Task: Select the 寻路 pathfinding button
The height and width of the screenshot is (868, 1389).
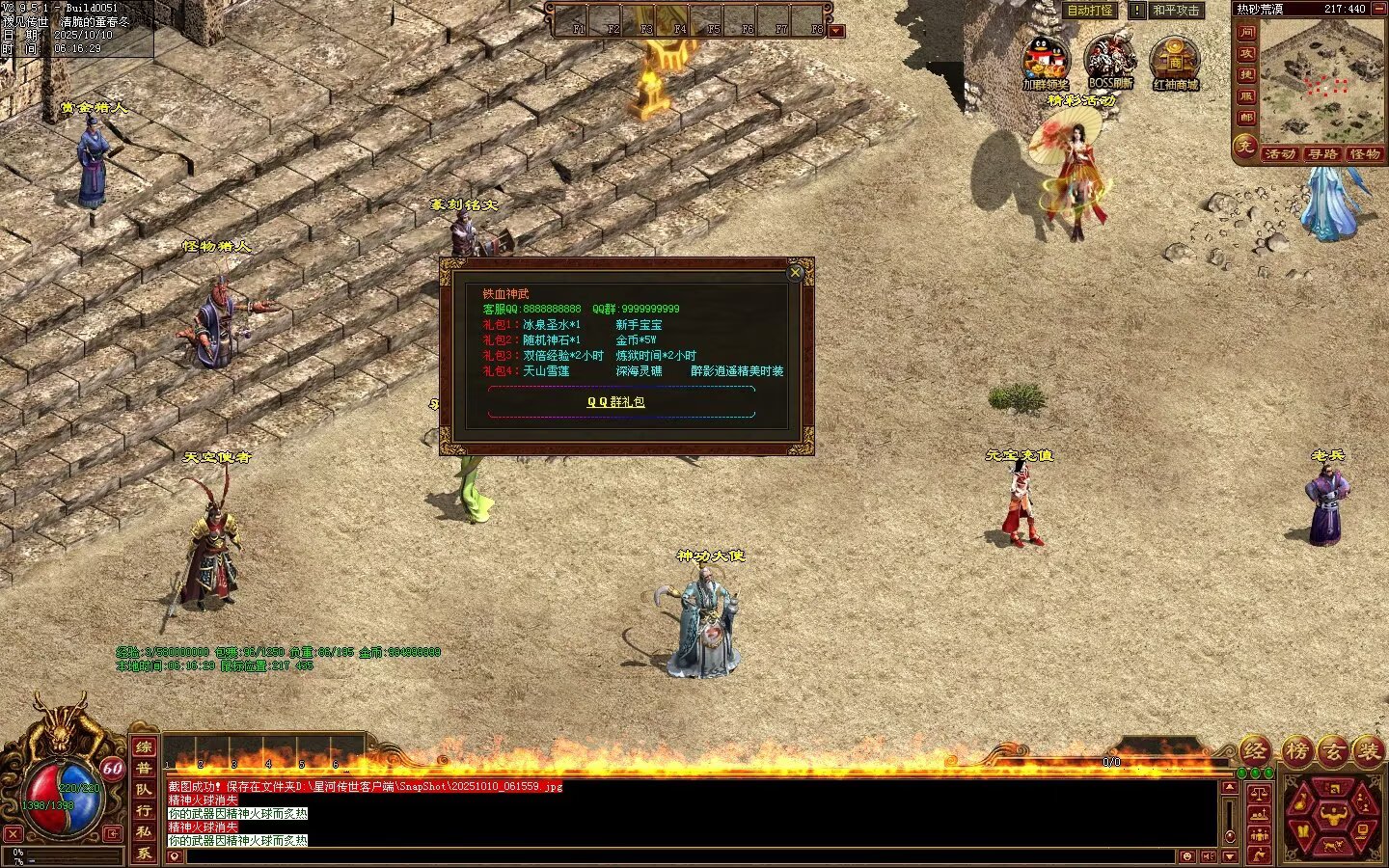Action: pyautogui.click(x=1323, y=154)
